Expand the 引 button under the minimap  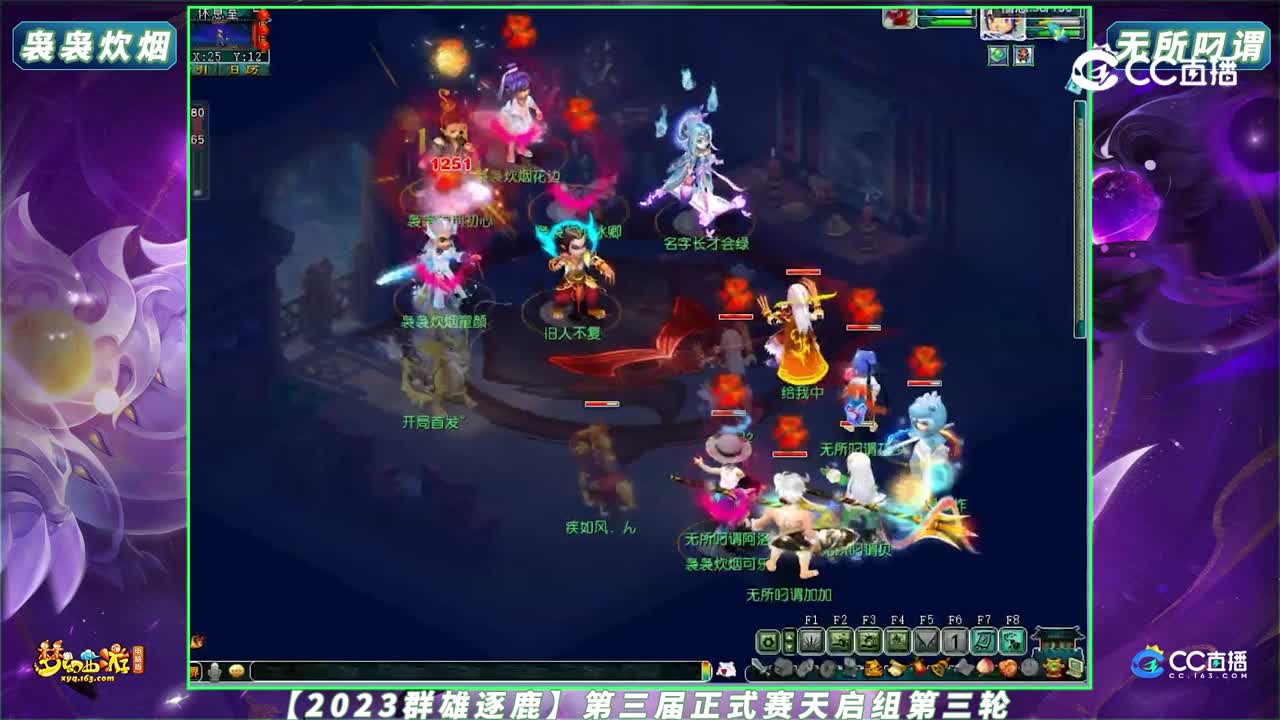201,68
